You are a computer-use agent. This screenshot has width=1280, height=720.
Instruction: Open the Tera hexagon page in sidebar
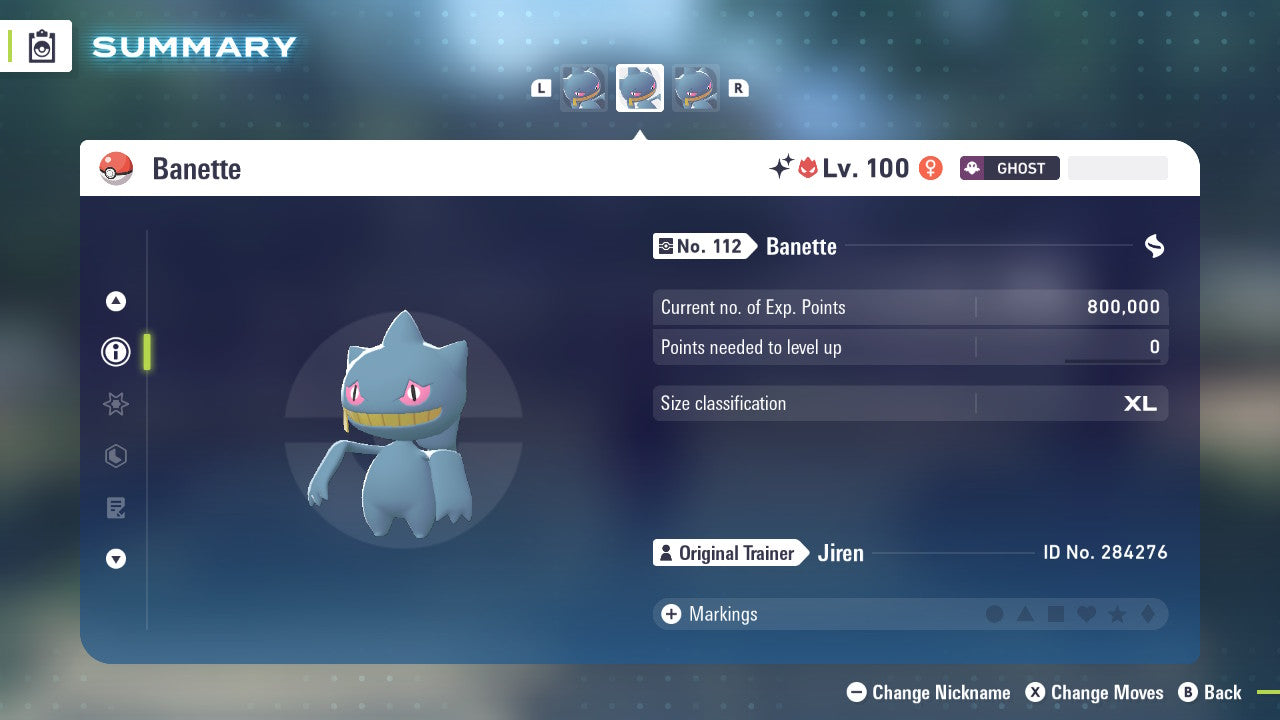(x=115, y=456)
